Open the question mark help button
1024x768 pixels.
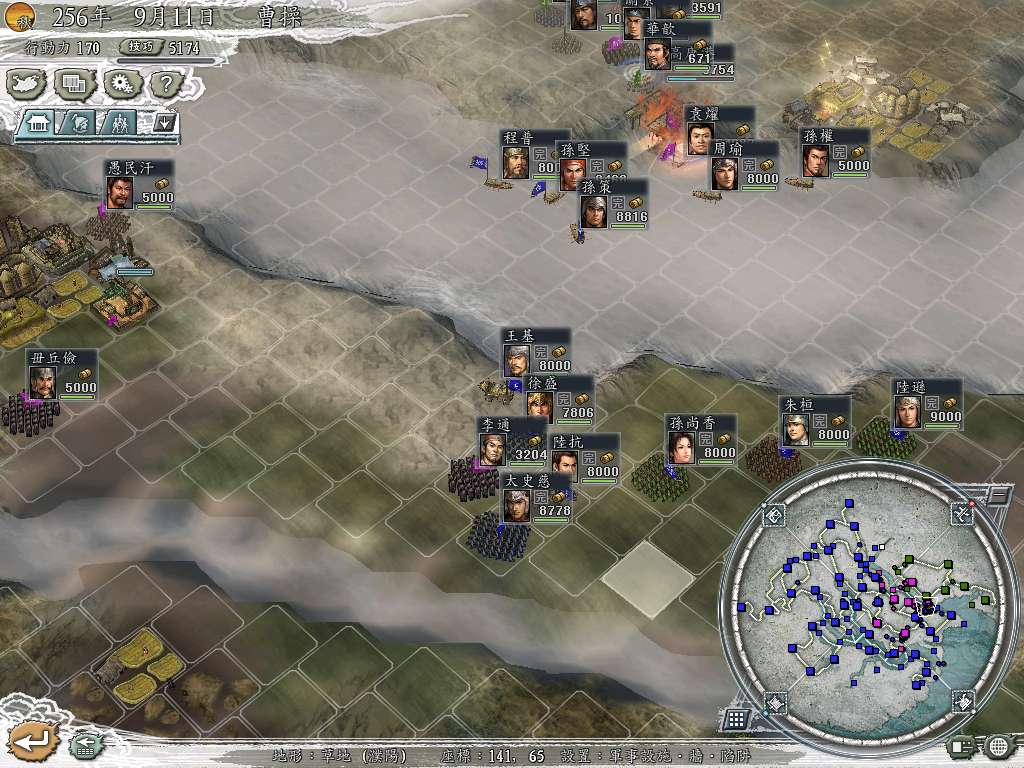pos(168,84)
